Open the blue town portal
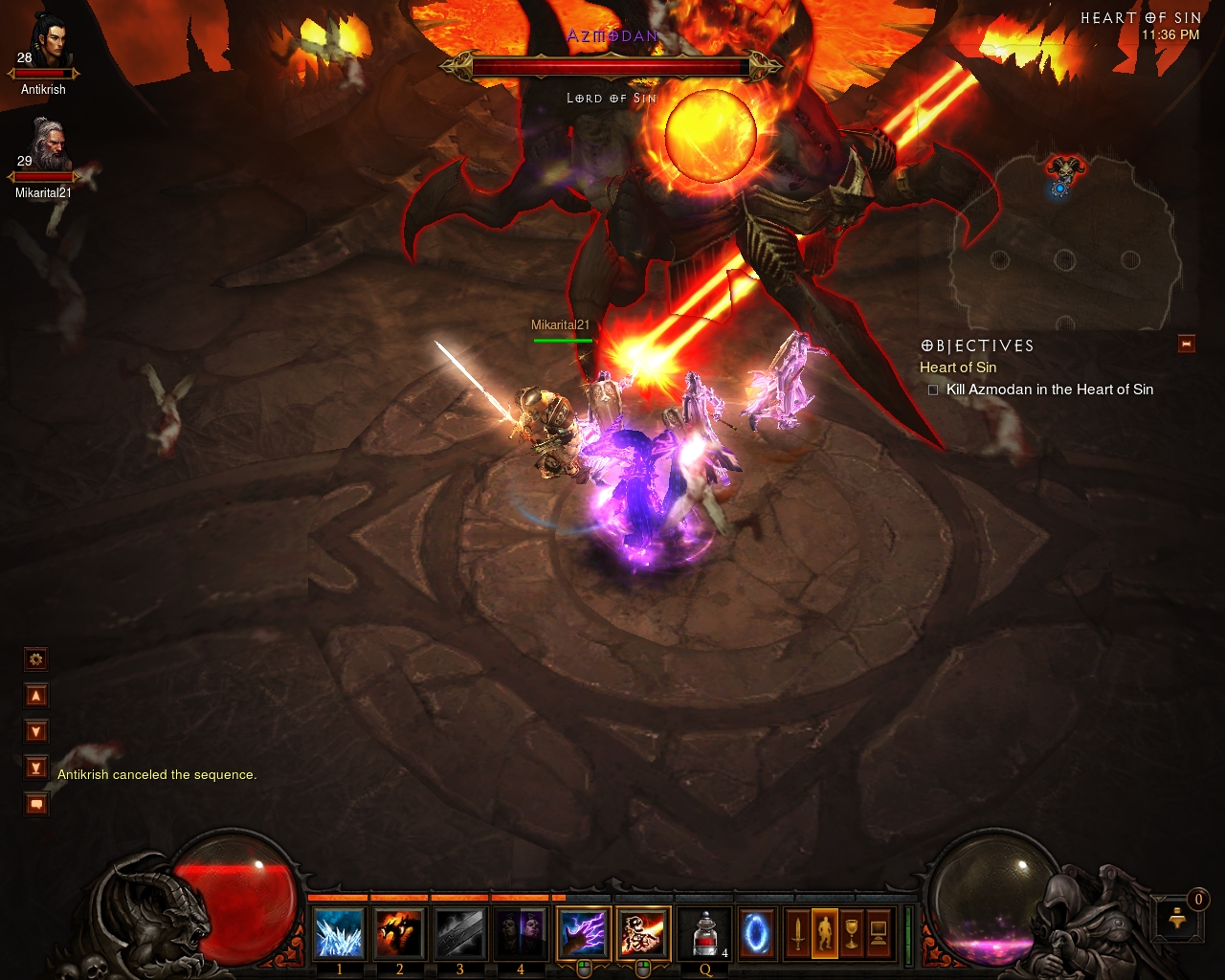The height and width of the screenshot is (980, 1225). pyautogui.click(x=756, y=933)
